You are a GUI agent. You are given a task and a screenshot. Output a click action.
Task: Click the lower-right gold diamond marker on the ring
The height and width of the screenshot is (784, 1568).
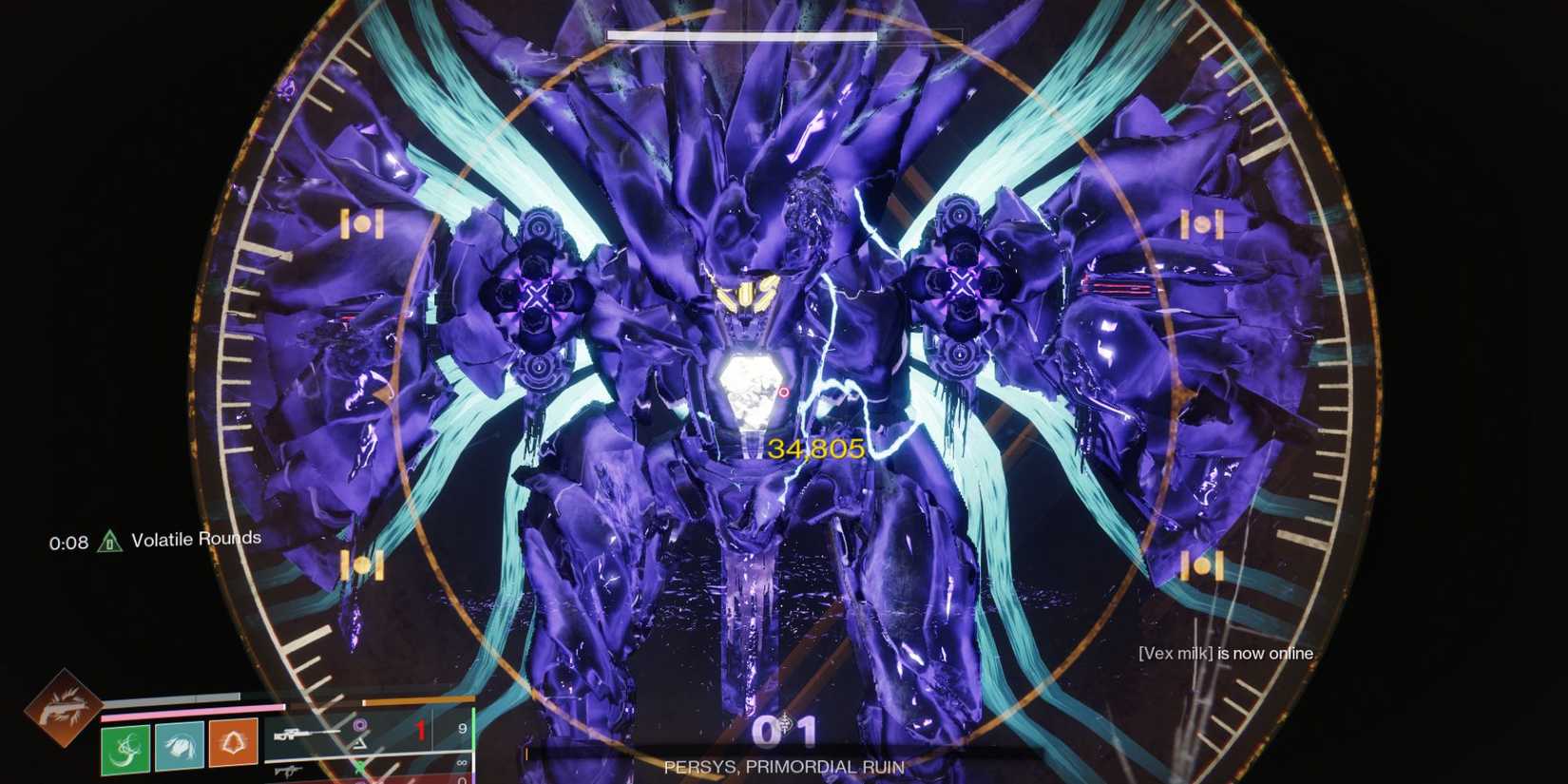tap(1203, 567)
